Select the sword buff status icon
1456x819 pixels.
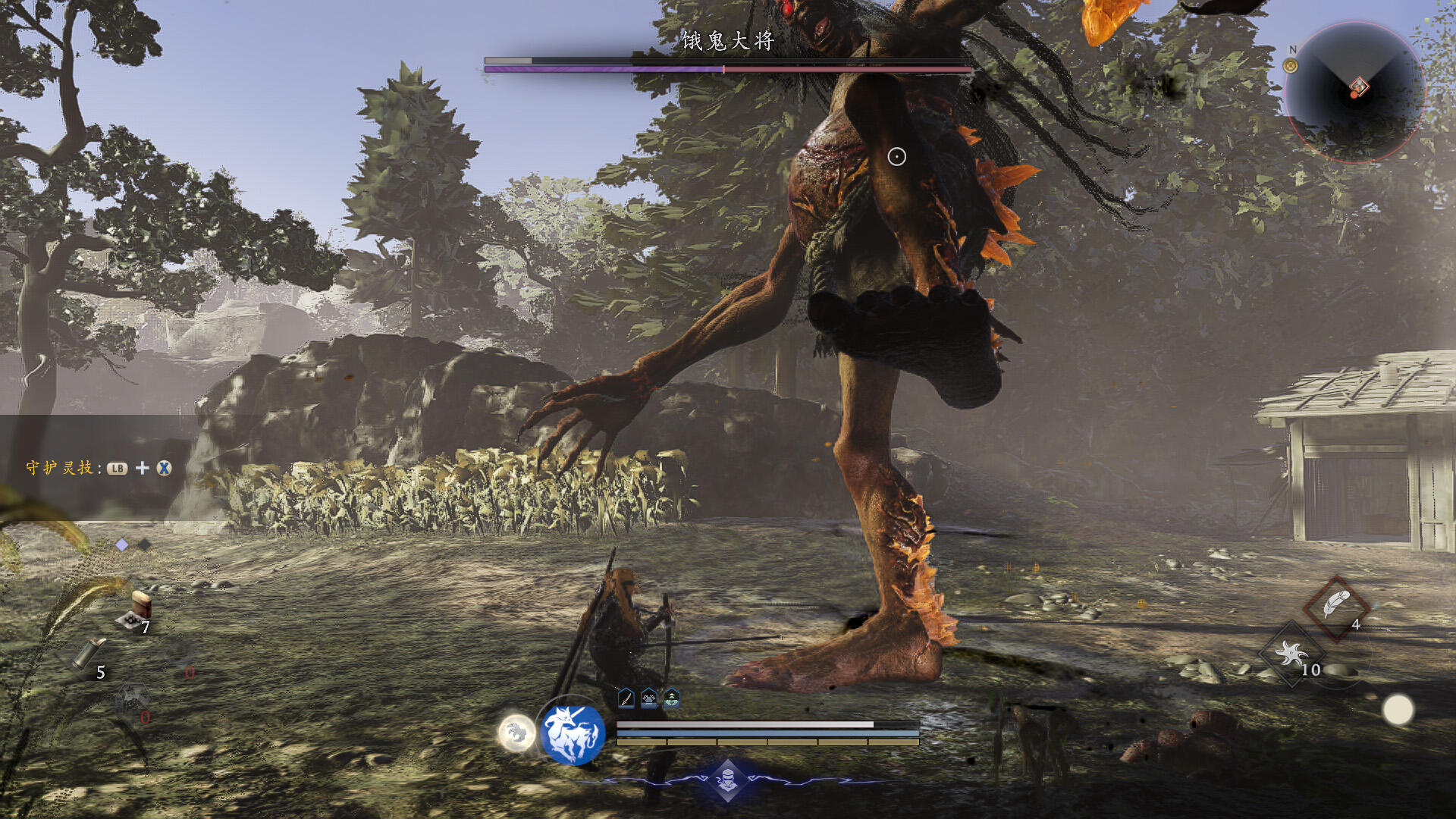point(626,698)
